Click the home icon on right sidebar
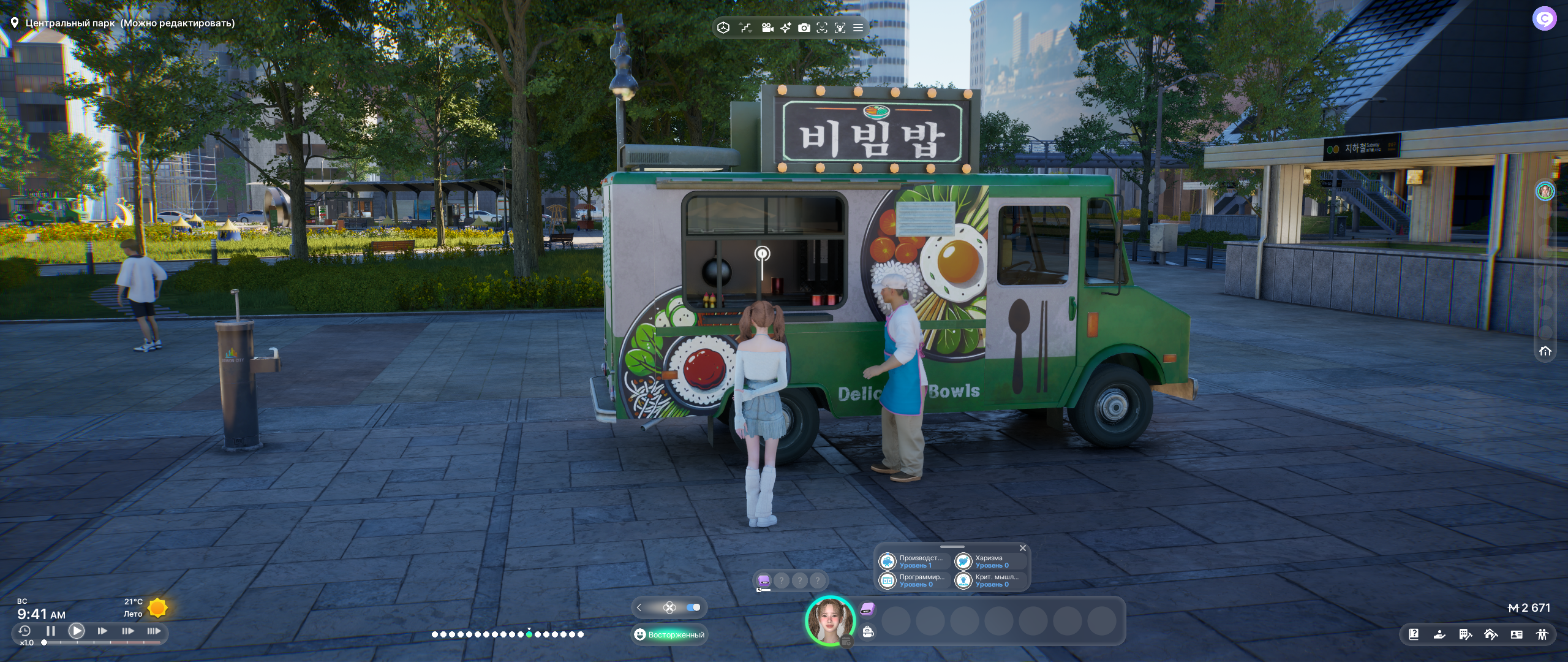 1545,351
